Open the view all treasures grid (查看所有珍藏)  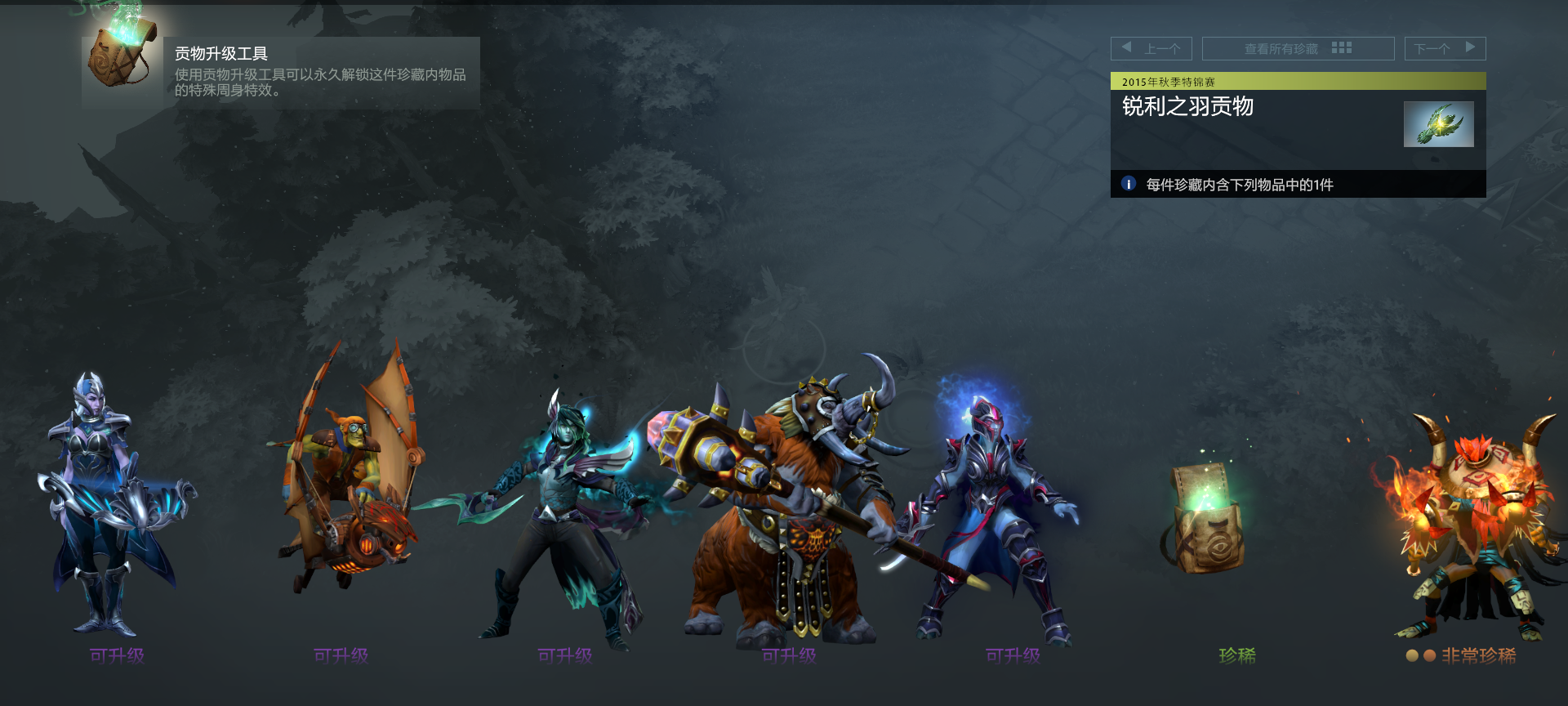pos(1297,48)
